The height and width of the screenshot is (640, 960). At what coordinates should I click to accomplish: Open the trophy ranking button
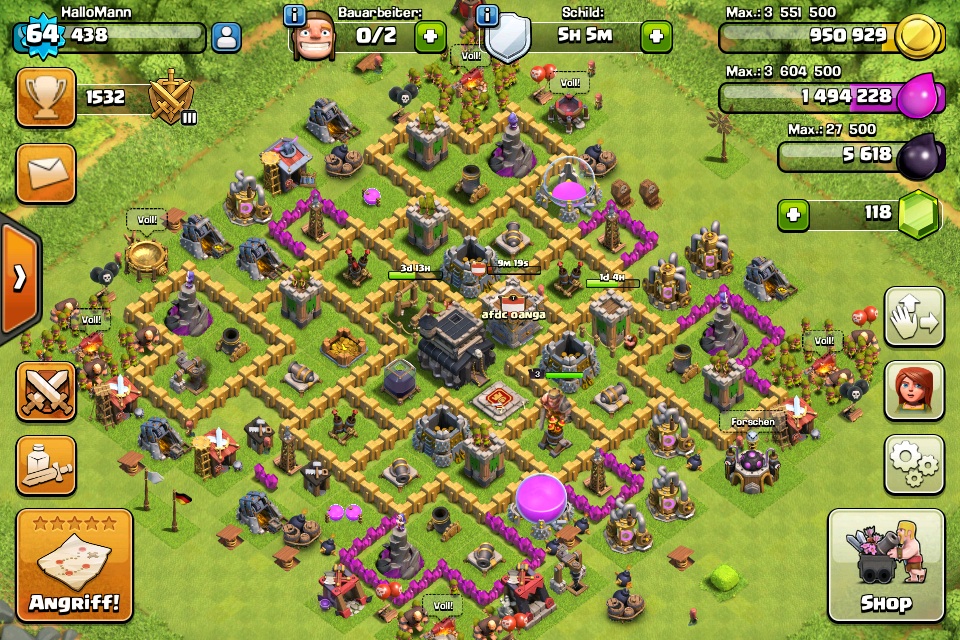(45, 97)
